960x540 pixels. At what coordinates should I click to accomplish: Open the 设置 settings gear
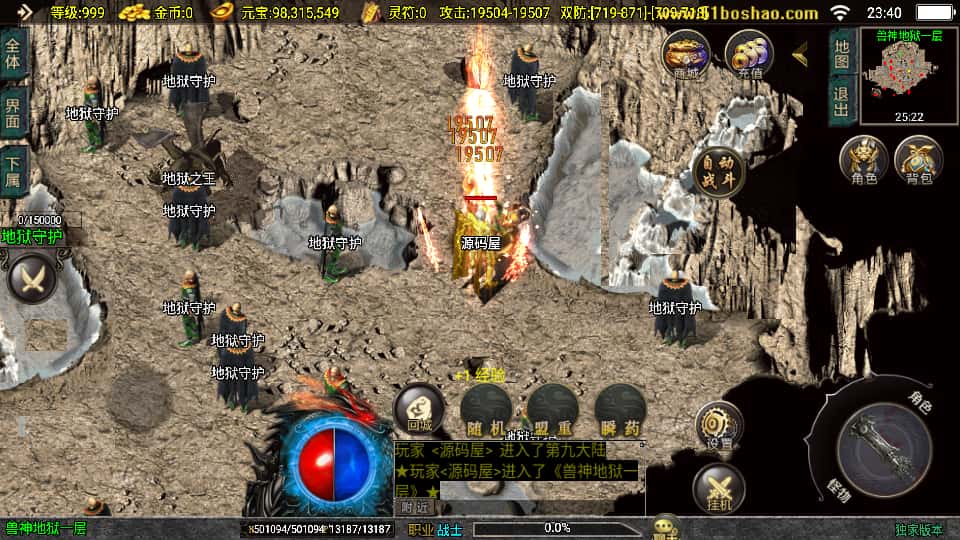719,426
